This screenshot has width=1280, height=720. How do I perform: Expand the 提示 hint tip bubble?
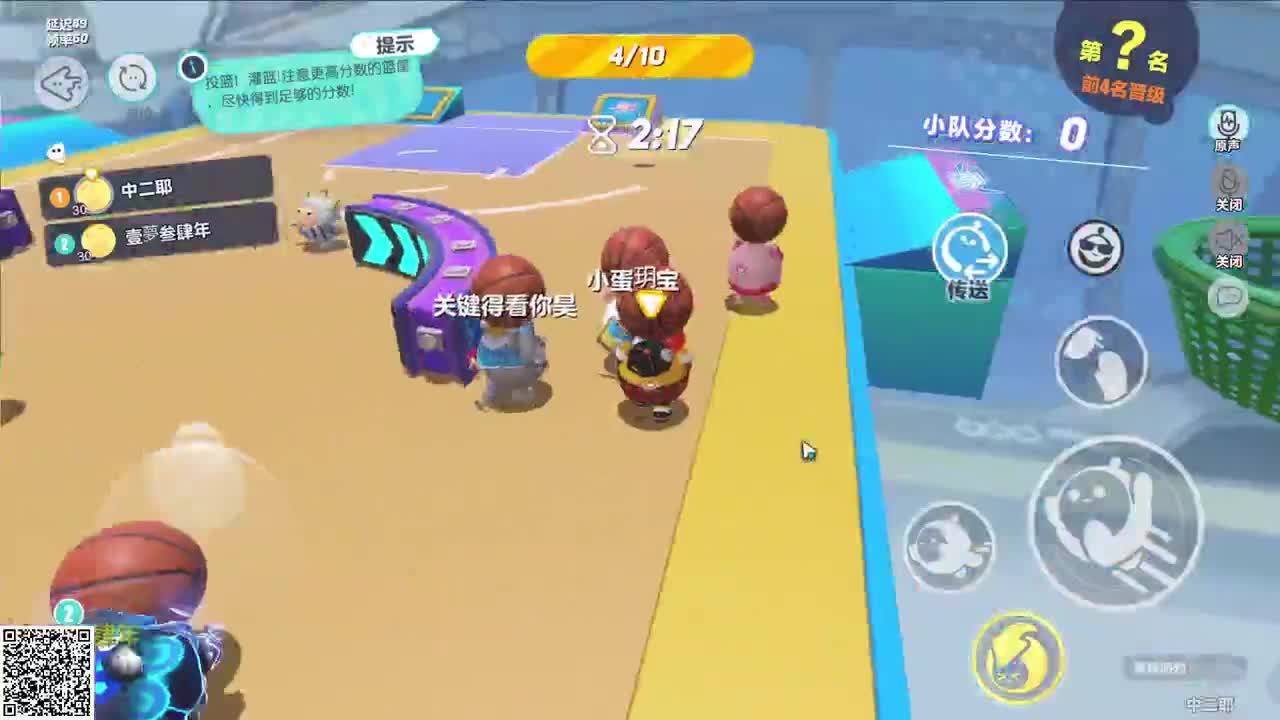396,42
